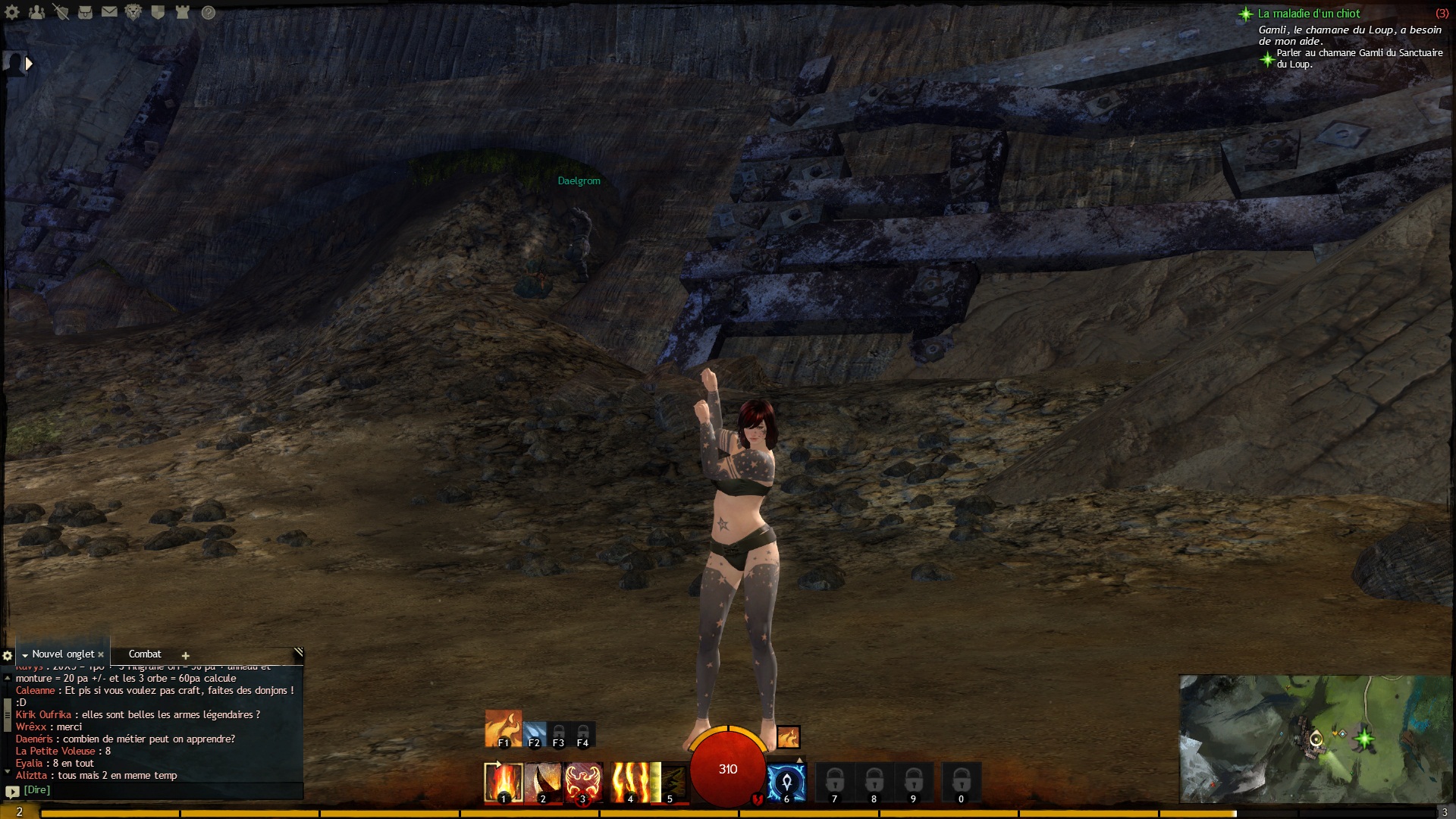The height and width of the screenshot is (819, 1456).
Task: Open the World vs World tower panel
Action: tap(182, 12)
